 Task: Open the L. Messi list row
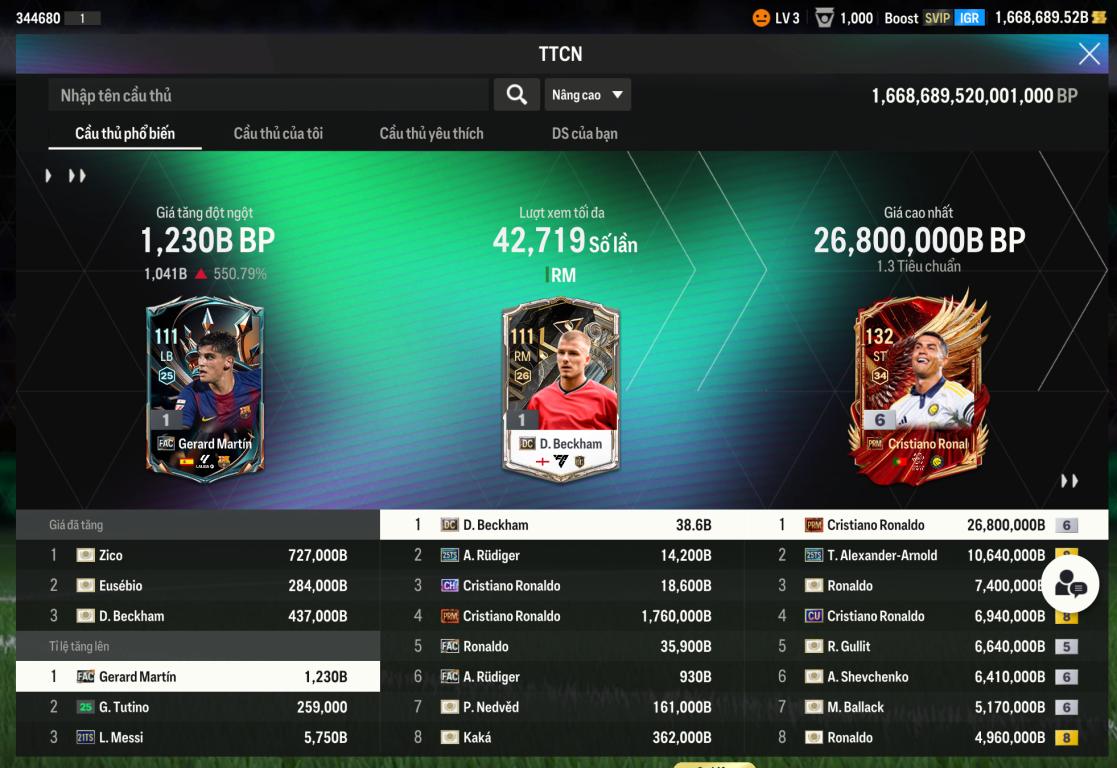198,738
